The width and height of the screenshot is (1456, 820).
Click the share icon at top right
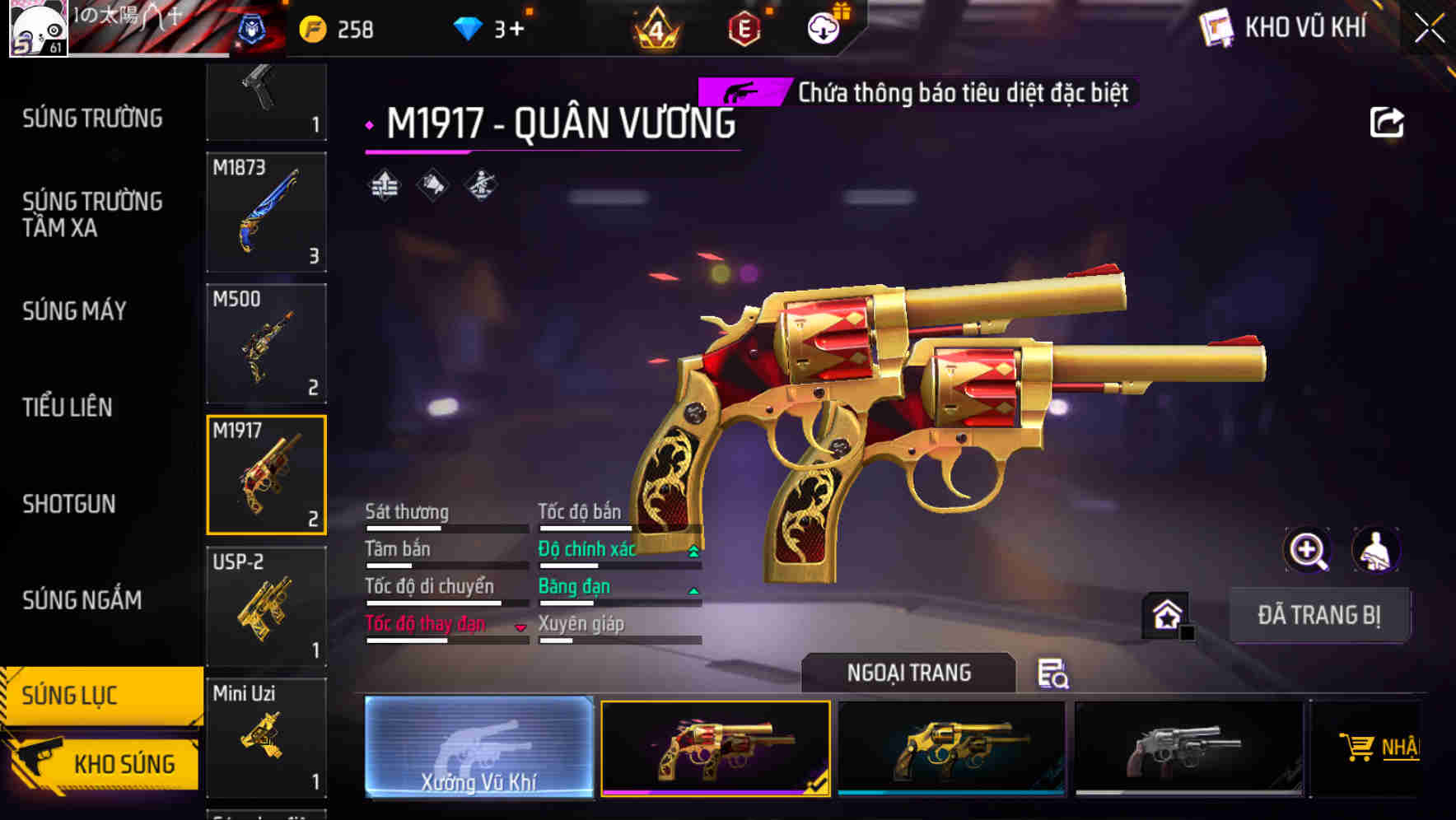[1388, 122]
